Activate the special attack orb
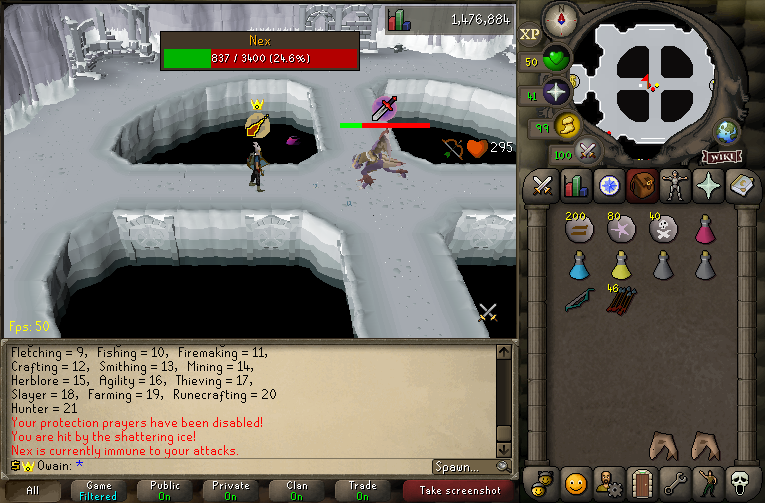This screenshot has height=503, width=765. click(x=587, y=152)
